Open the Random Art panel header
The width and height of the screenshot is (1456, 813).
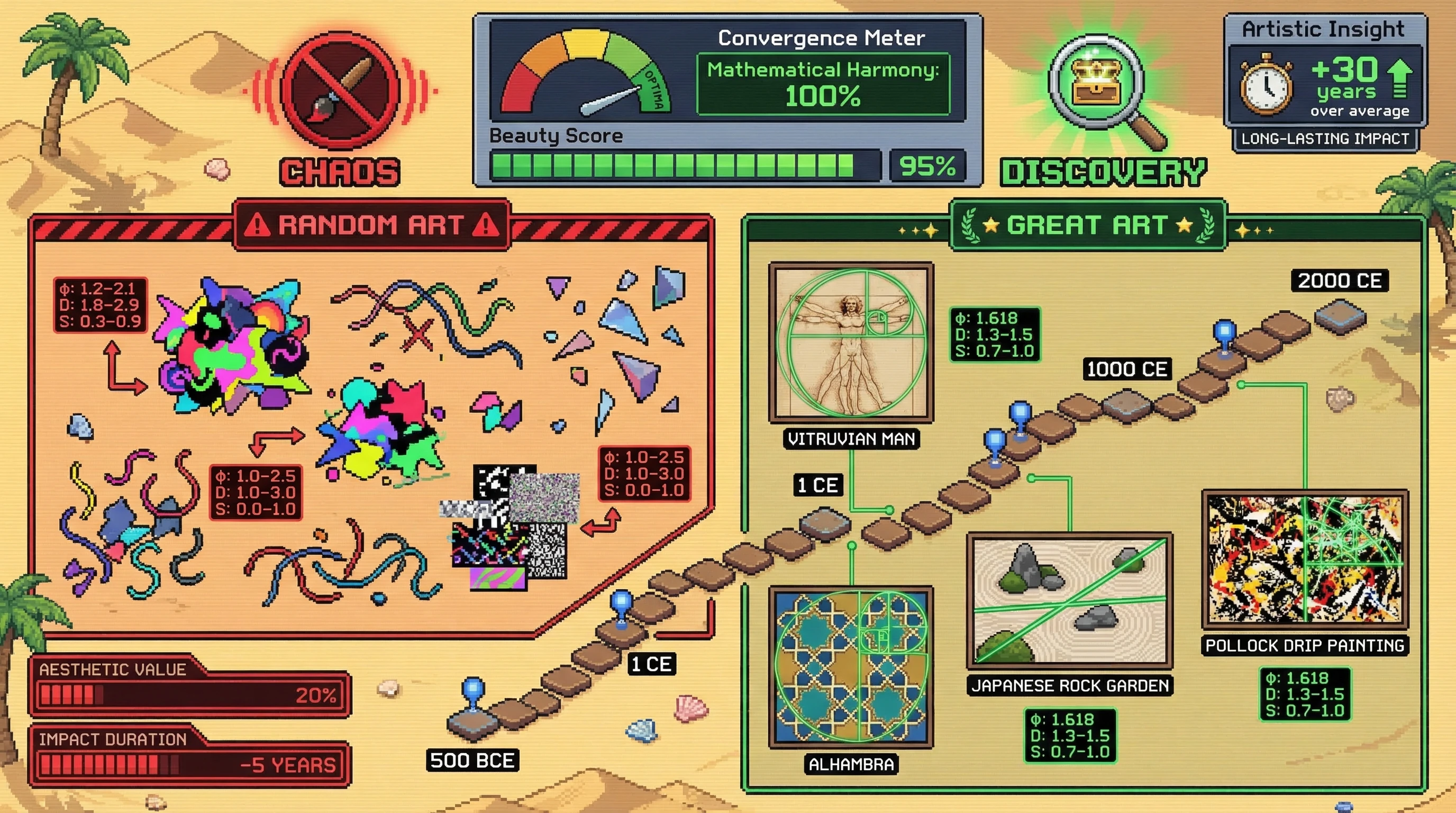(372, 225)
